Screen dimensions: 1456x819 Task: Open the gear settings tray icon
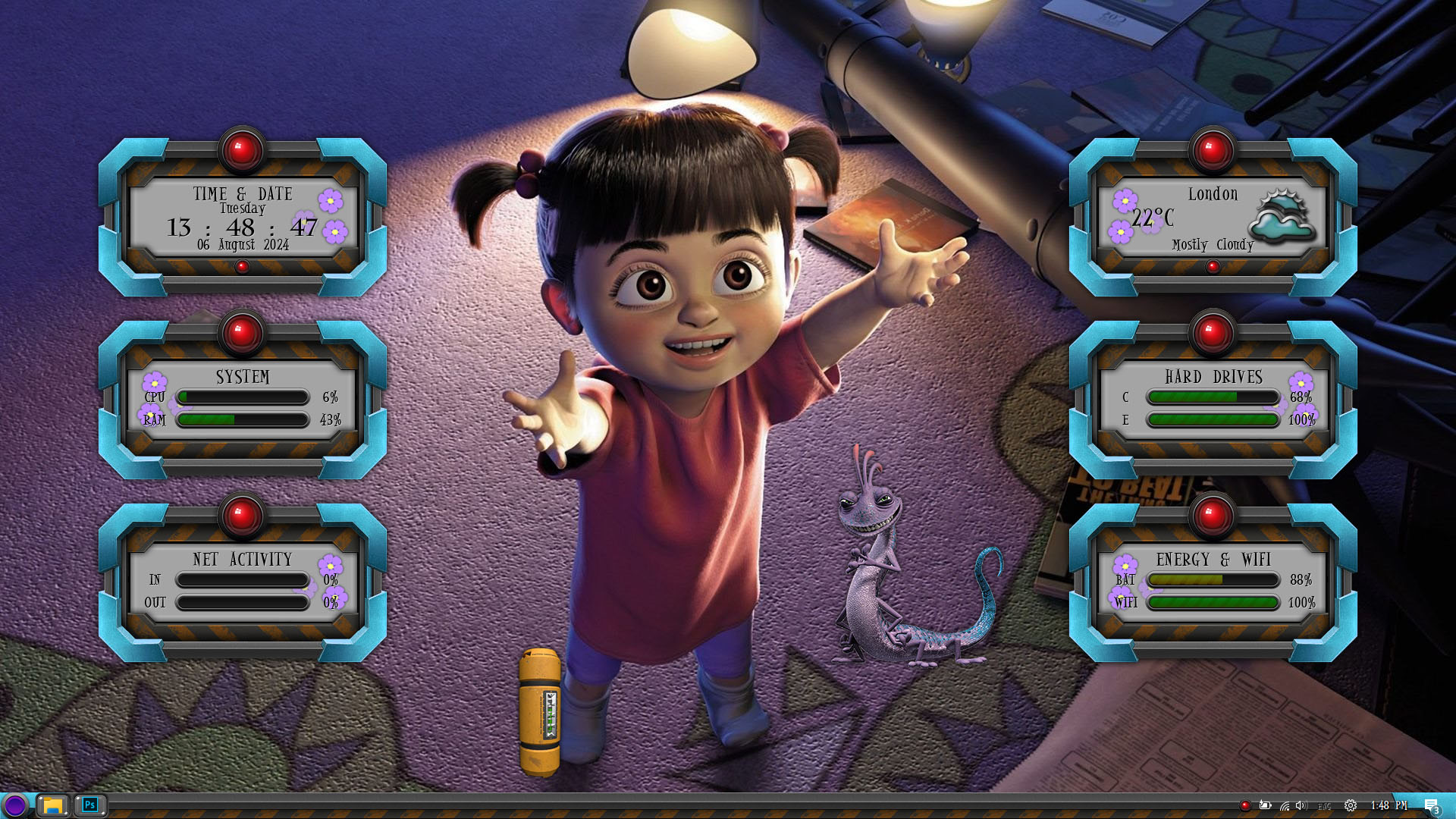[1351, 806]
